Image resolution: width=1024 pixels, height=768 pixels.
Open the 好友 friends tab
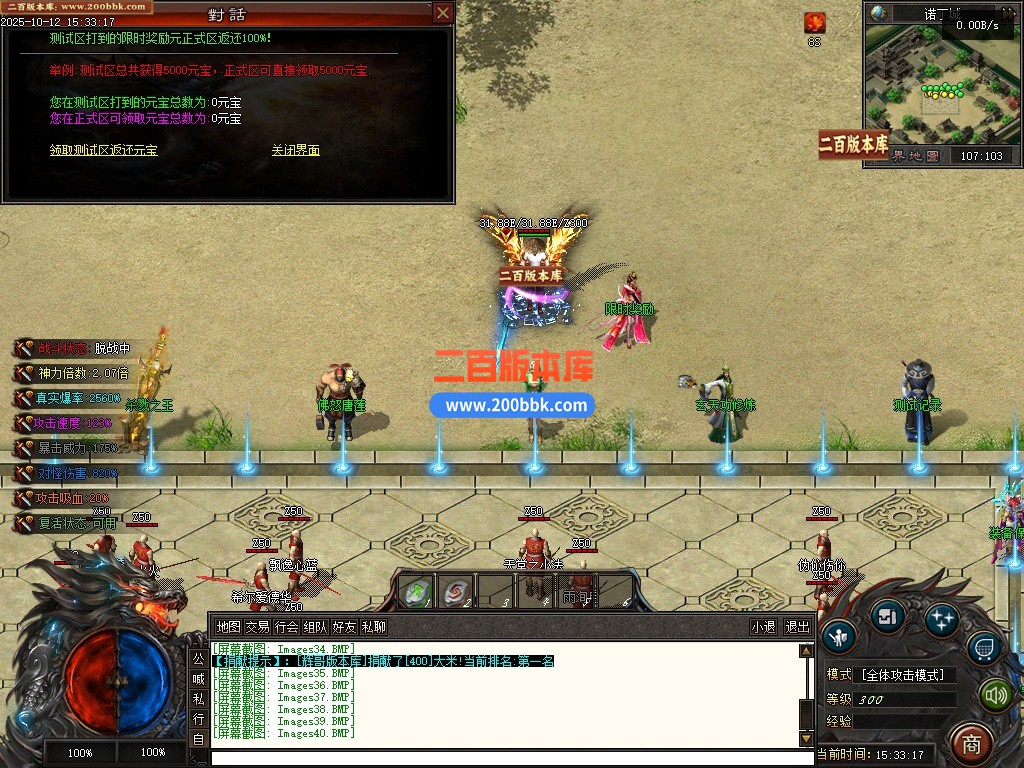click(x=344, y=627)
